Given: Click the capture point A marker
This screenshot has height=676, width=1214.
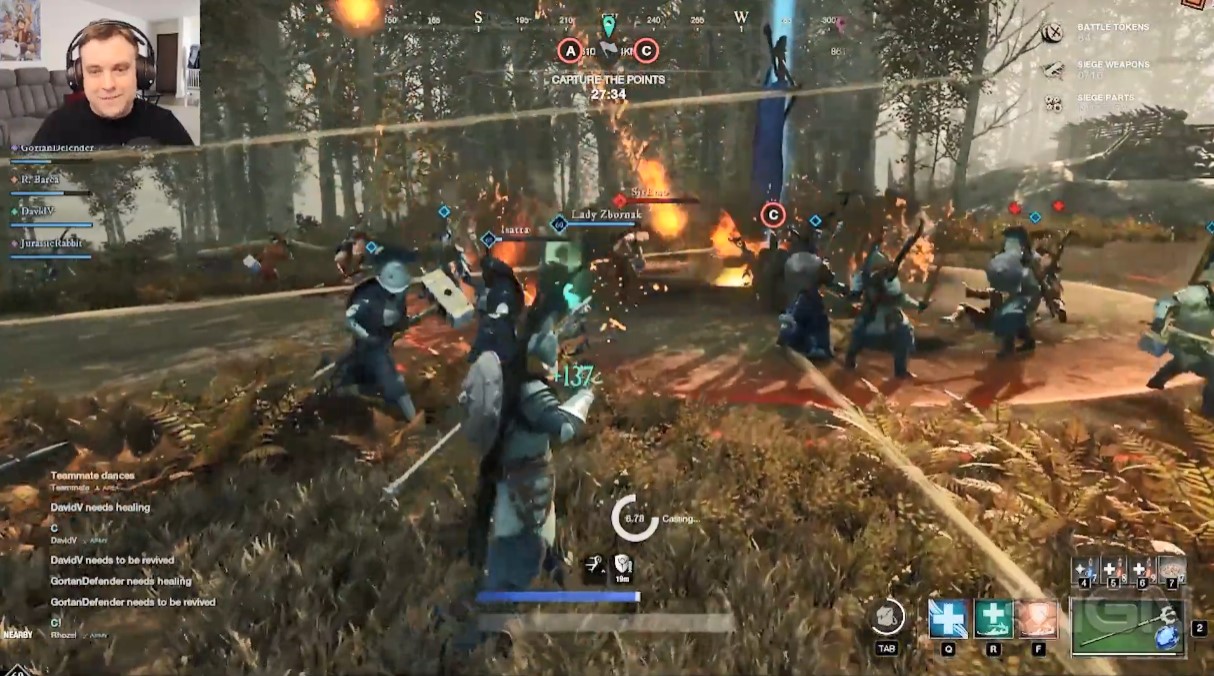Looking at the screenshot, I should [x=570, y=50].
